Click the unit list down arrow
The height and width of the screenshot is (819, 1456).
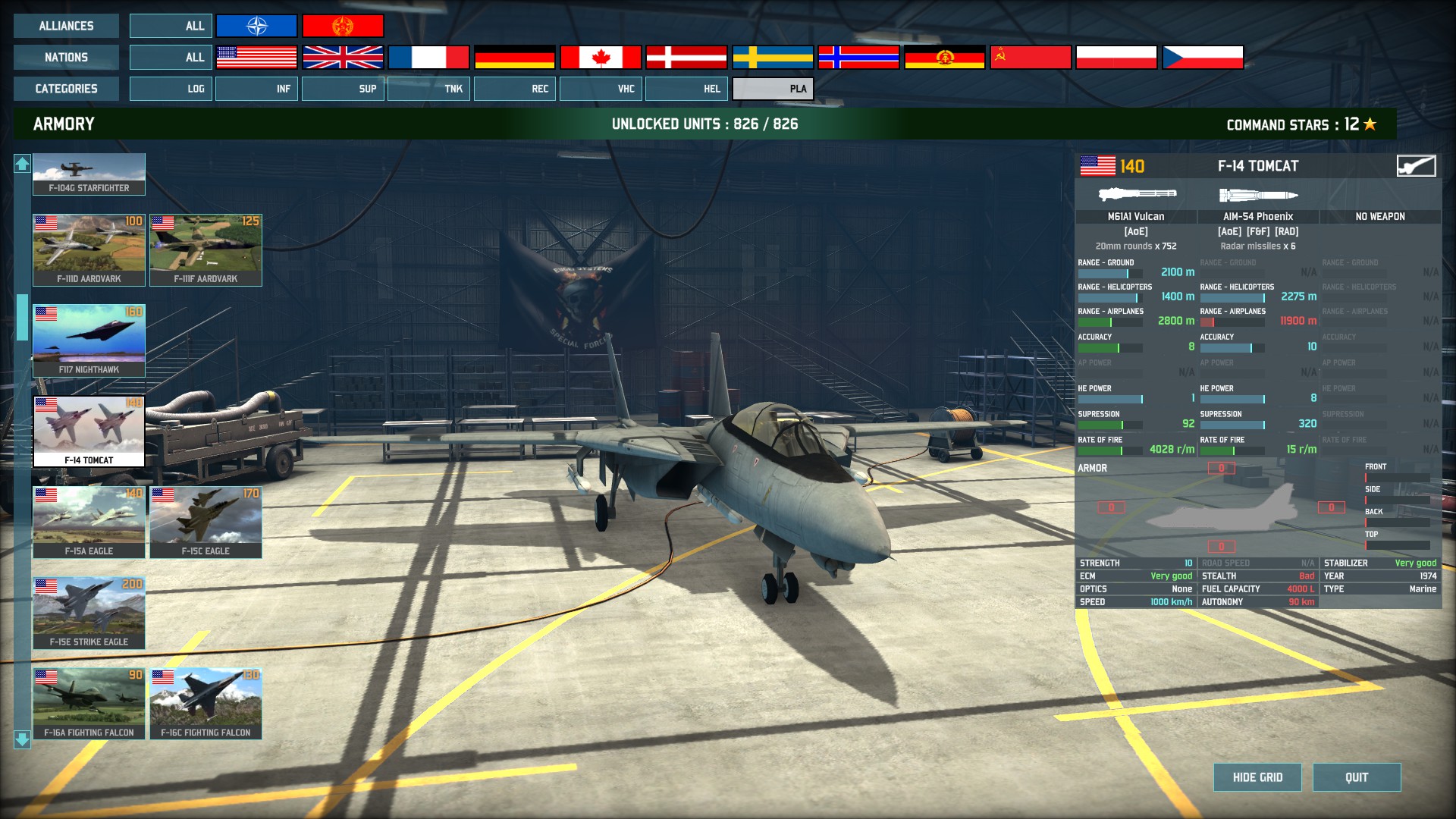tap(22, 739)
